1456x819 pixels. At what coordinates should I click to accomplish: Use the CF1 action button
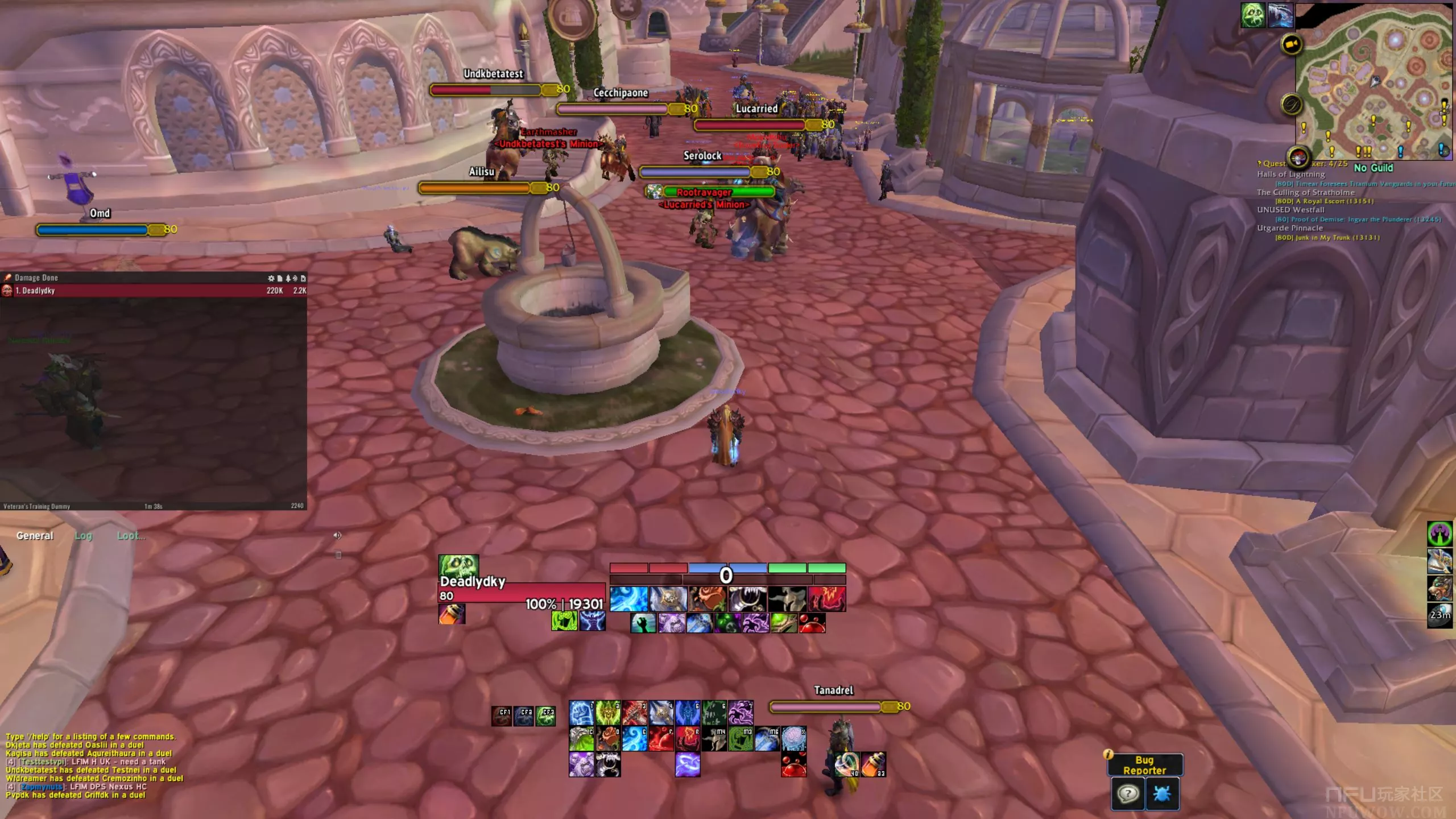tap(502, 716)
